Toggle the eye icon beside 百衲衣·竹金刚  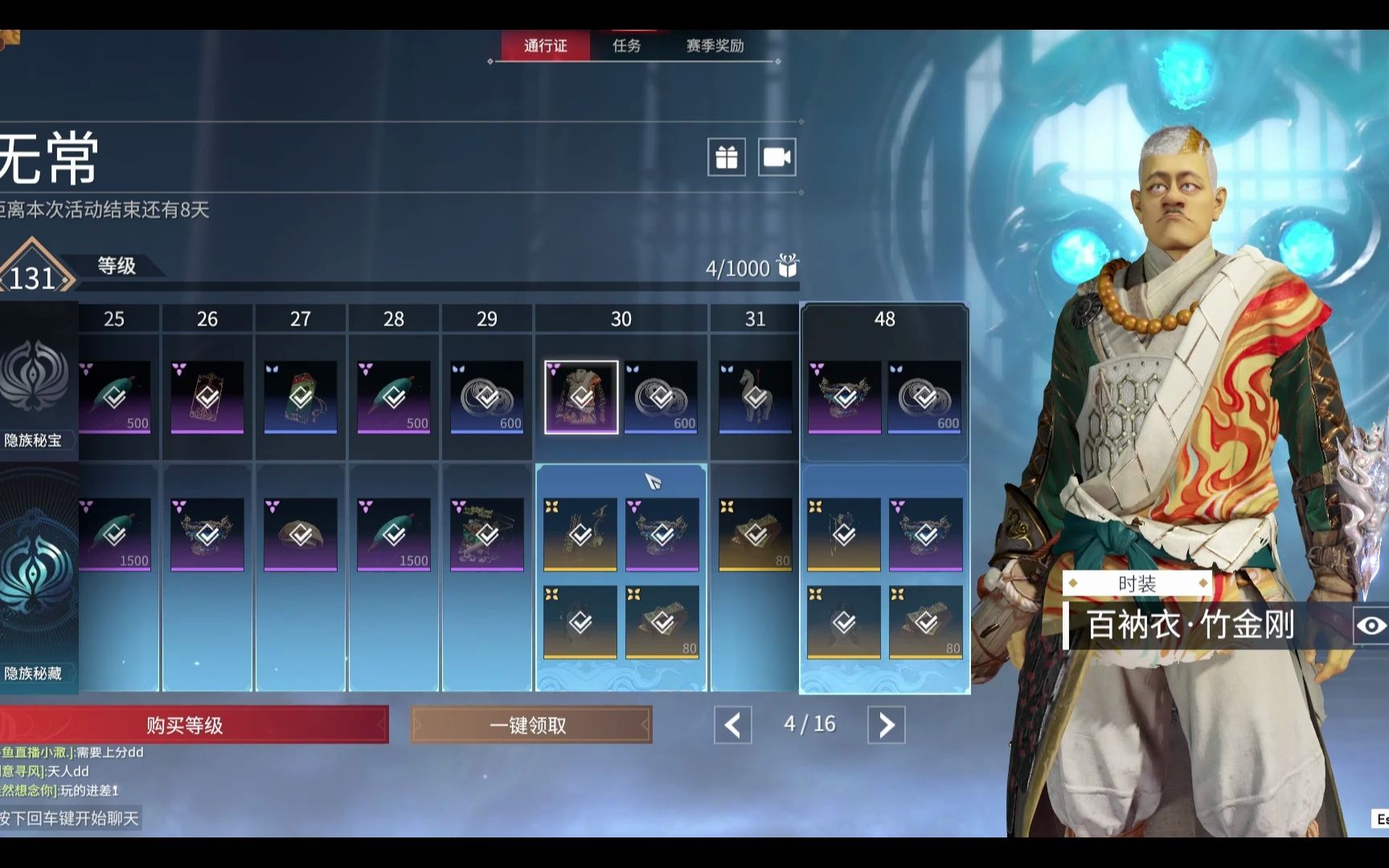1371,625
